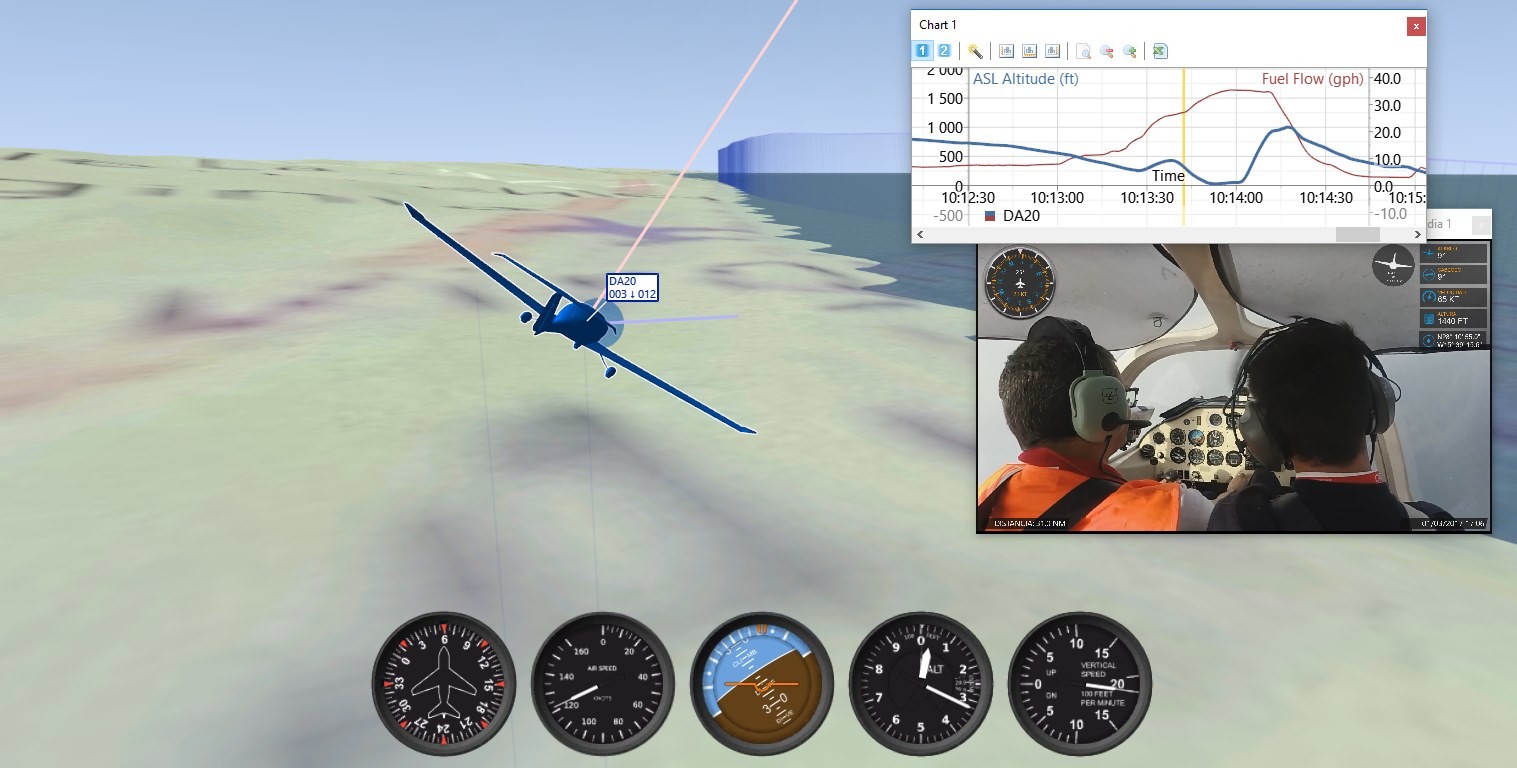Zoom in on the chart with magnifier plus

(1130, 50)
